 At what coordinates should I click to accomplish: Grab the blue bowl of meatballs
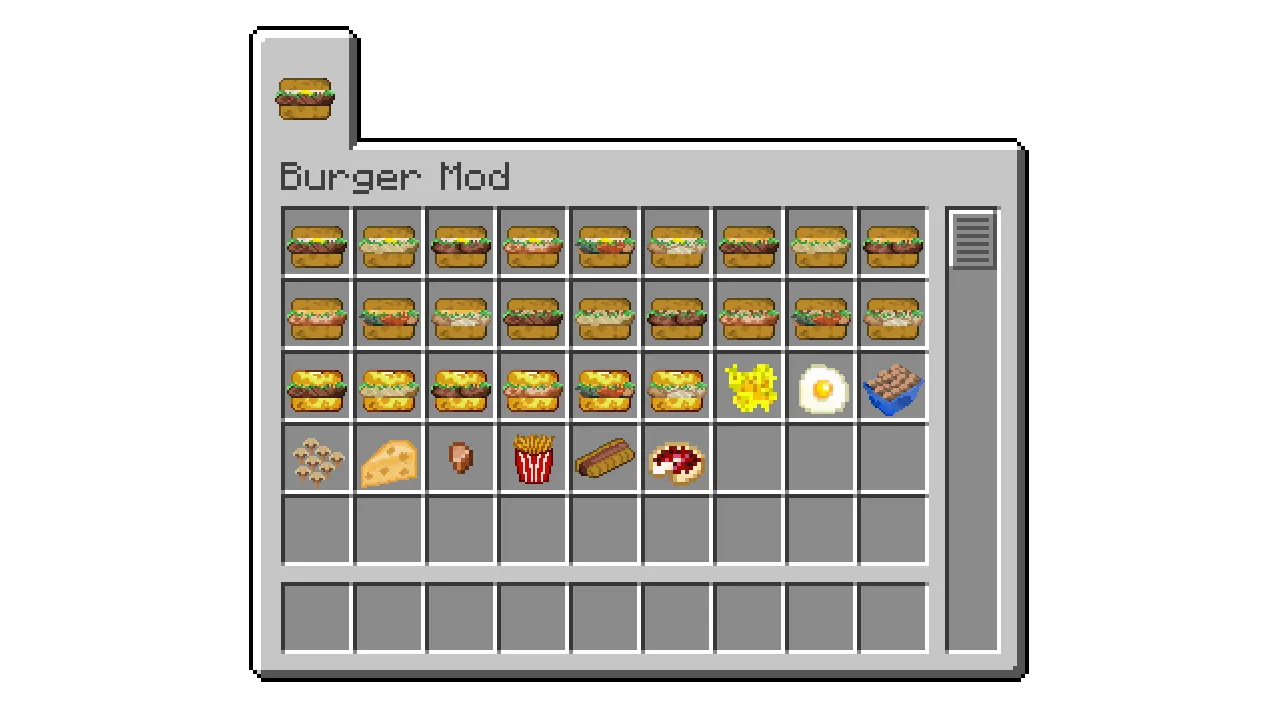tap(892, 387)
